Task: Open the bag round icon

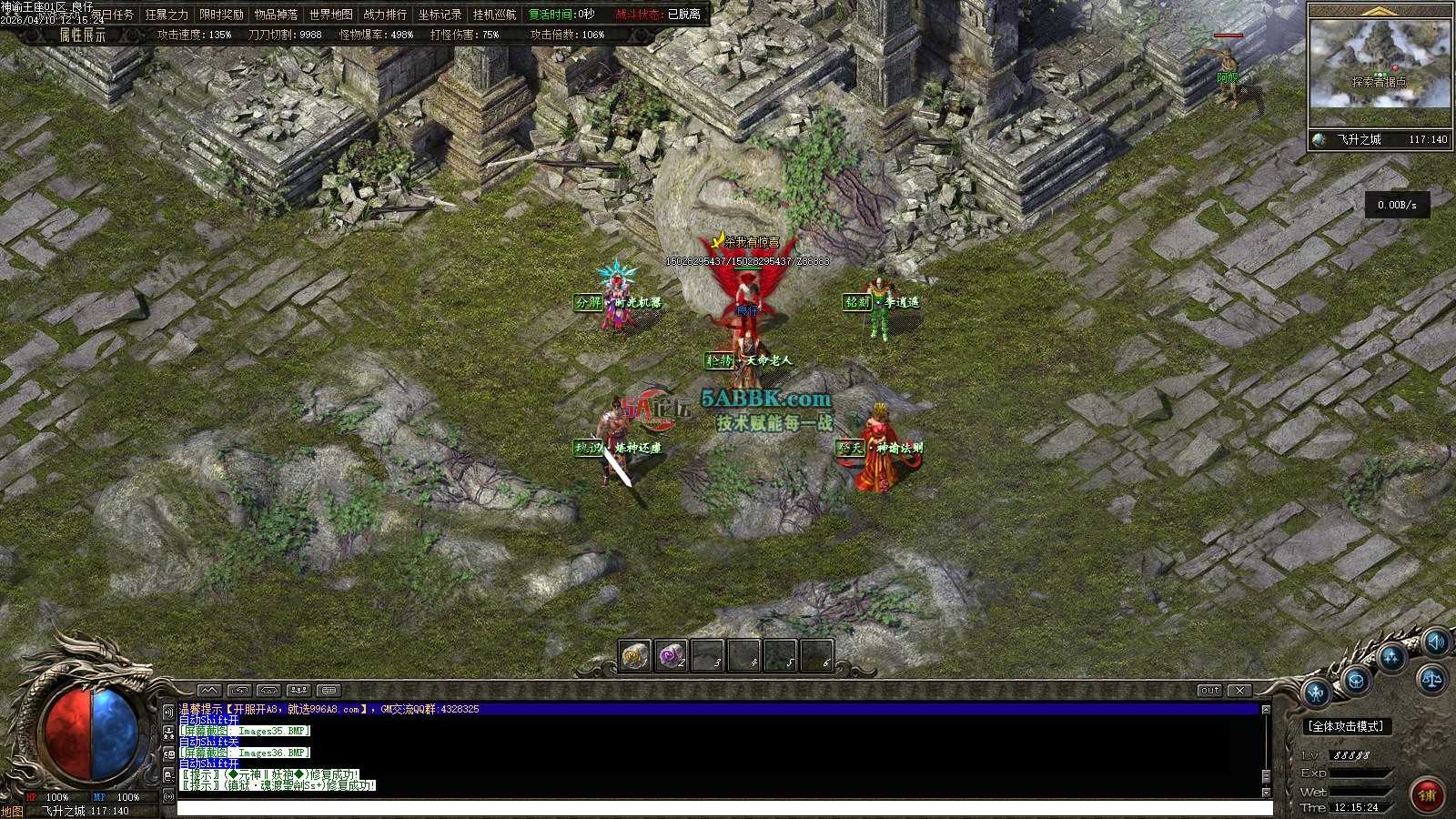Action: coord(1356,680)
